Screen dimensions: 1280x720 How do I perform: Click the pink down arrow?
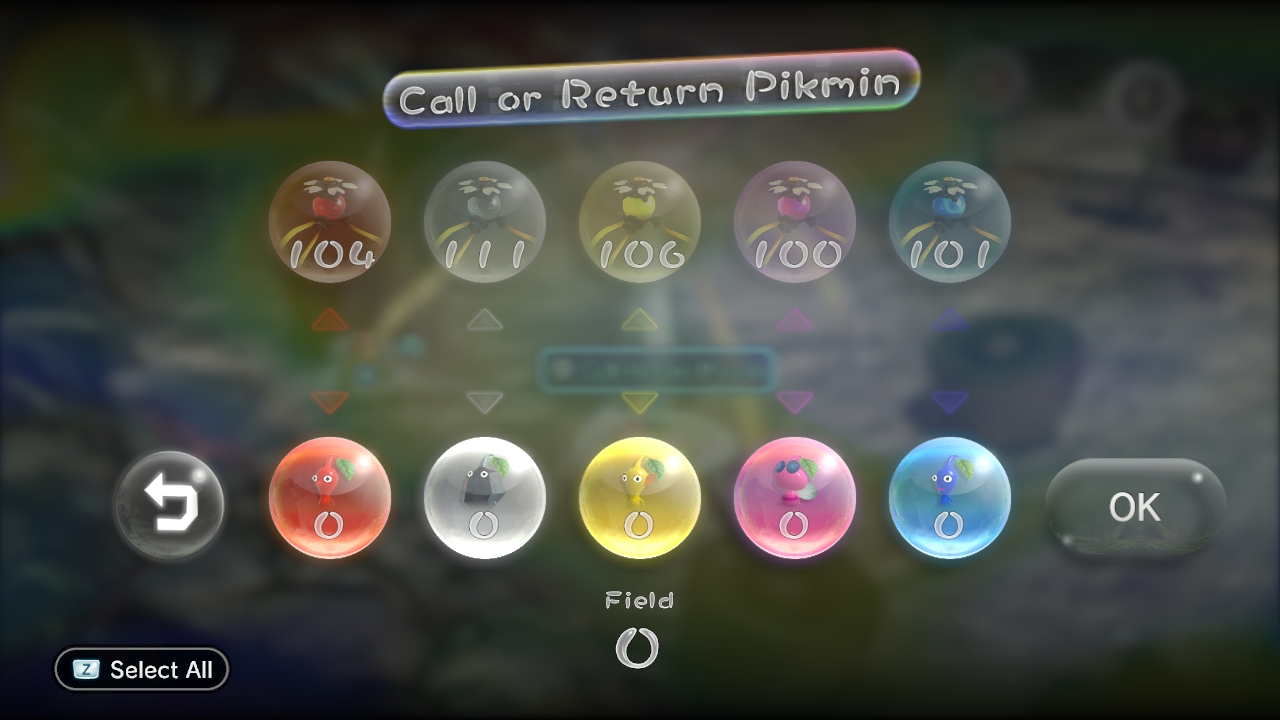coord(795,402)
